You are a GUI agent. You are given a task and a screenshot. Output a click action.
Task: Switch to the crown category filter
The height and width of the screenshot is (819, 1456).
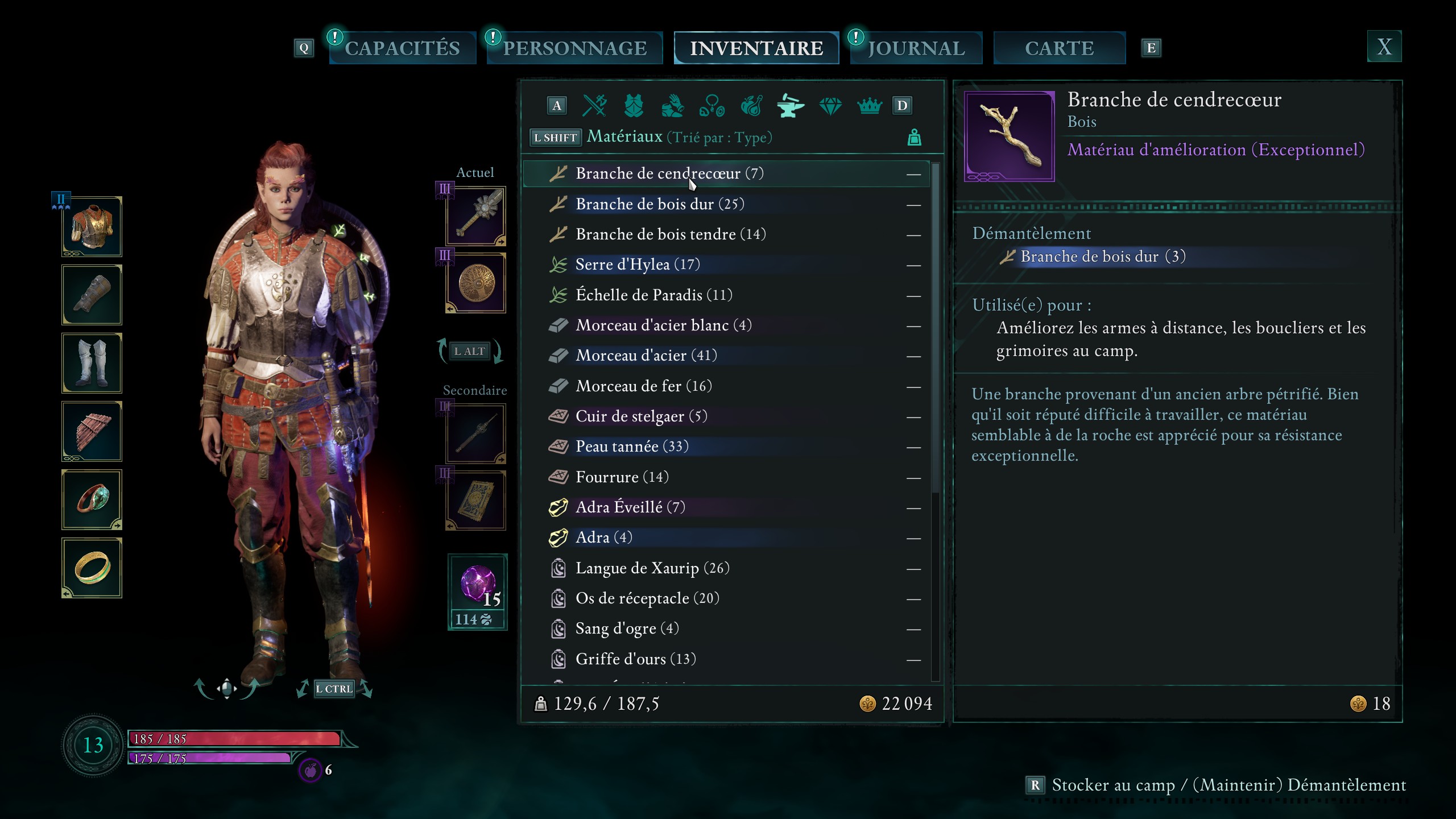click(x=869, y=105)
